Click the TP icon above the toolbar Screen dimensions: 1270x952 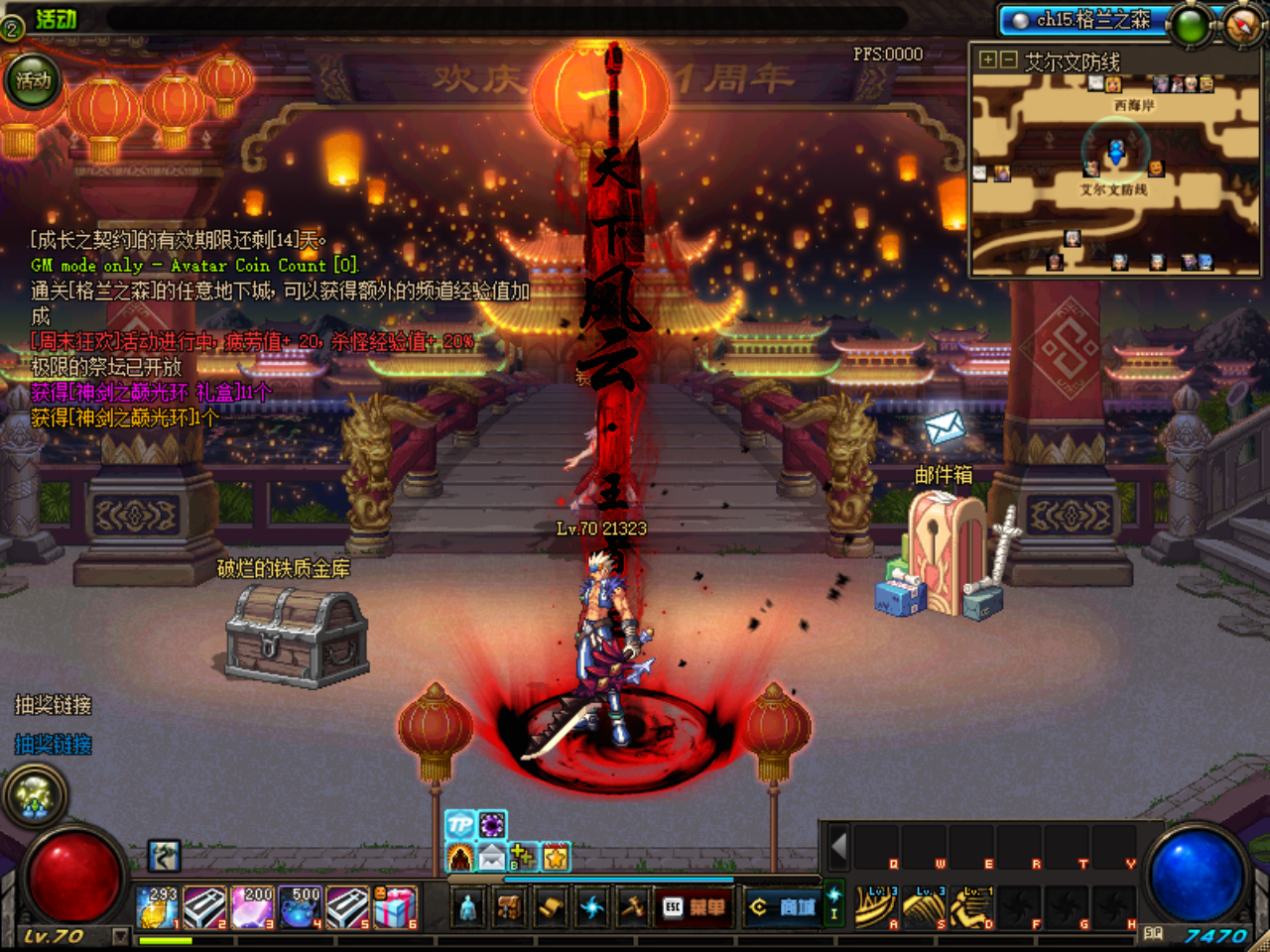[460, 824]
